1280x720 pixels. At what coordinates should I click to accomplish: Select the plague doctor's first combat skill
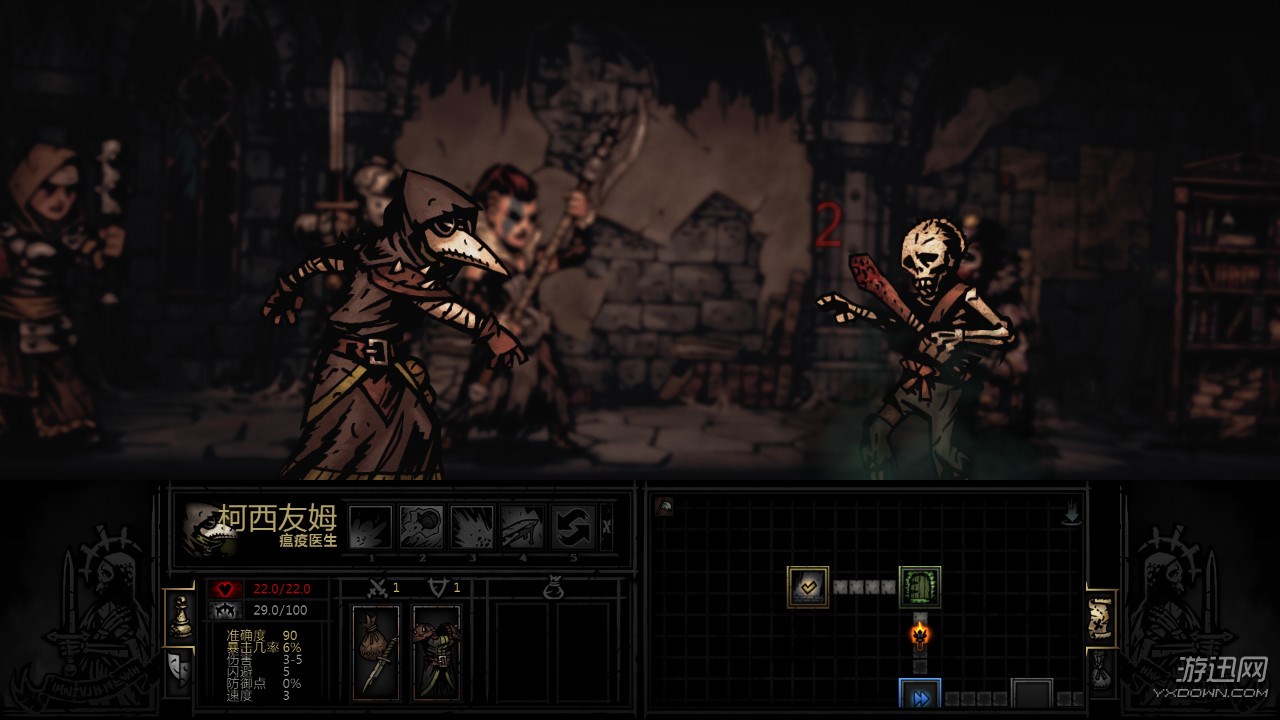(x=370, y=526)
